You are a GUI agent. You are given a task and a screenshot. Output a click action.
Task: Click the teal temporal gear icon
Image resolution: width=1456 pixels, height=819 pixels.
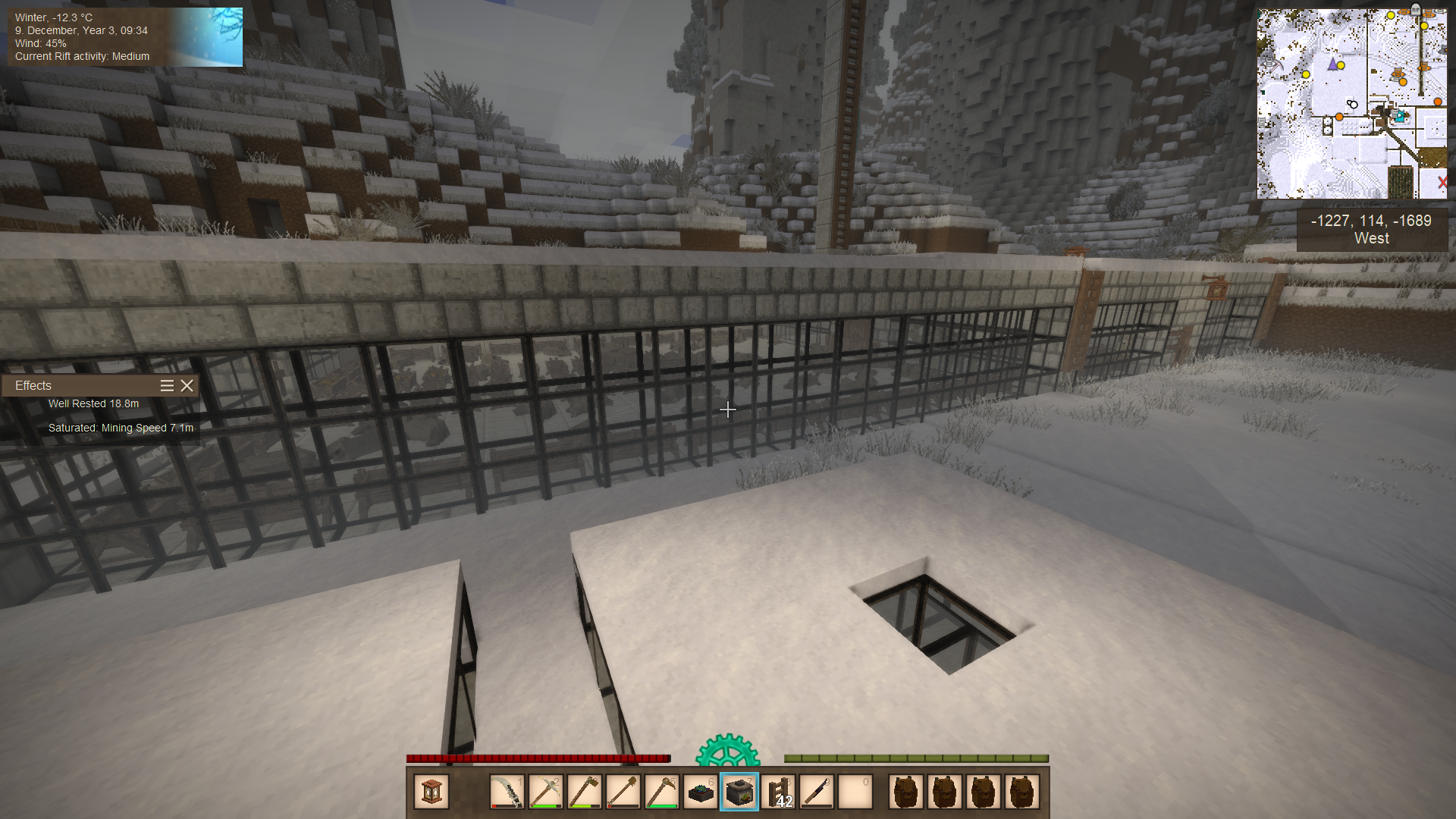727,751
